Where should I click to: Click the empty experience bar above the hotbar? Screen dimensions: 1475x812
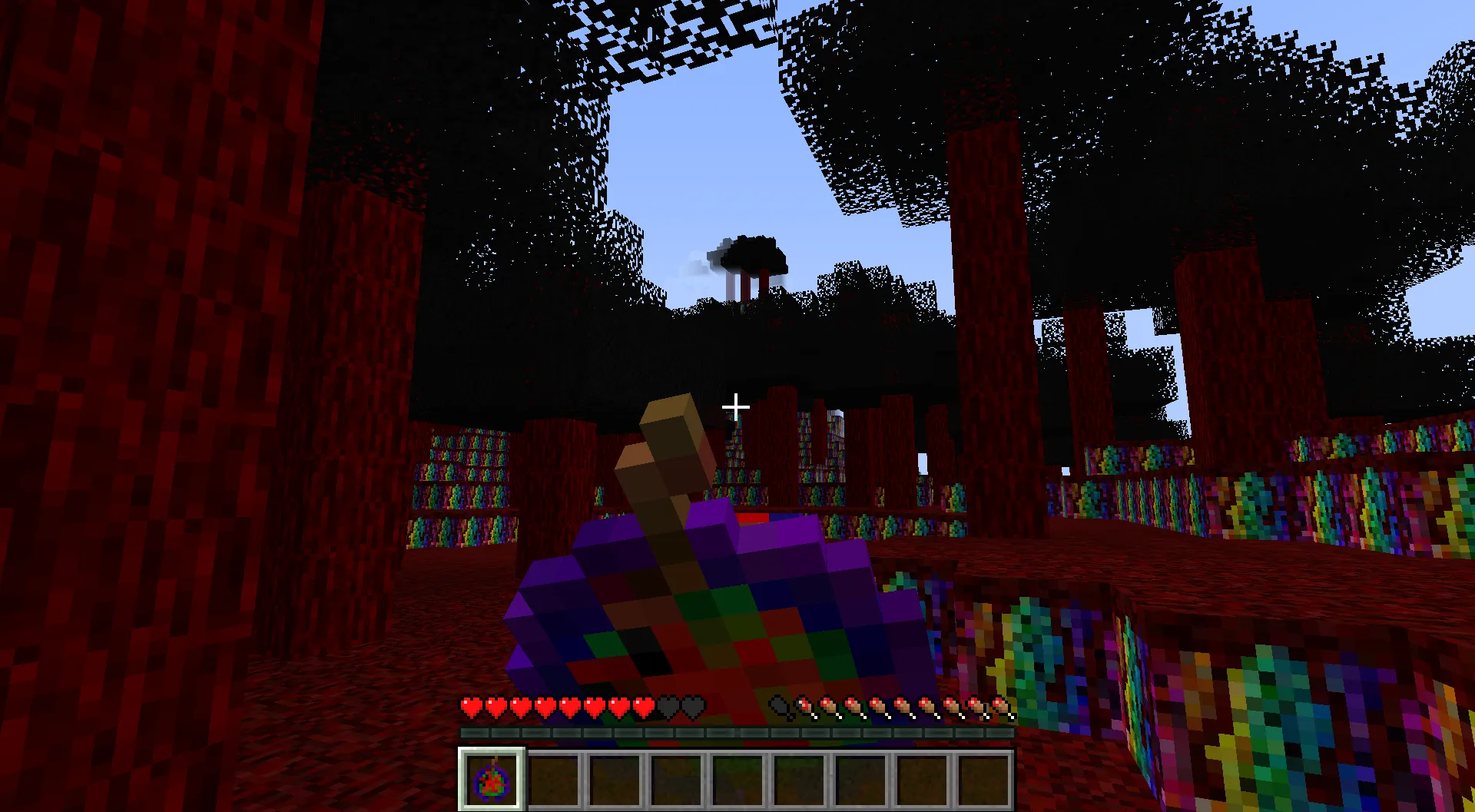736,732
